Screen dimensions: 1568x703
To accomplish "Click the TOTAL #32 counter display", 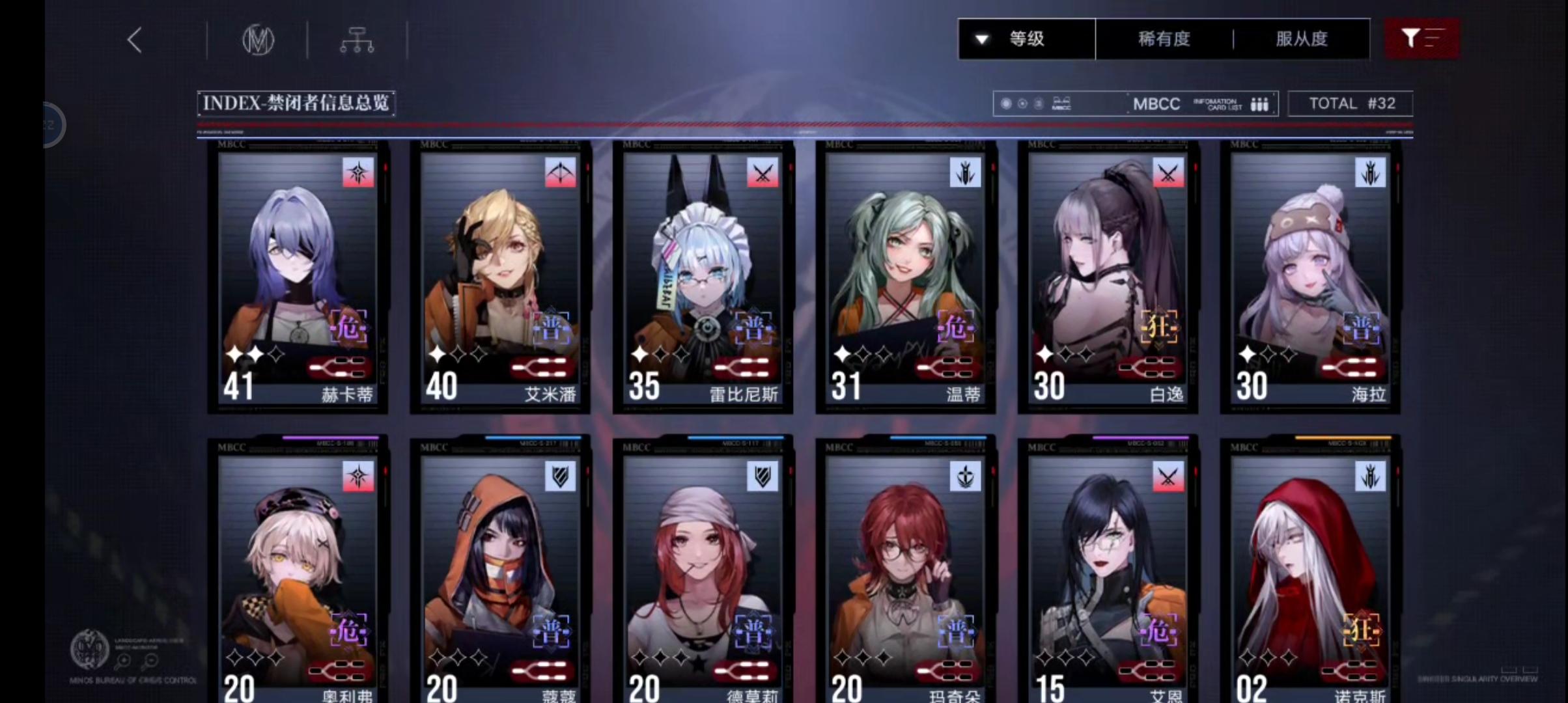I will point(1350,103).
